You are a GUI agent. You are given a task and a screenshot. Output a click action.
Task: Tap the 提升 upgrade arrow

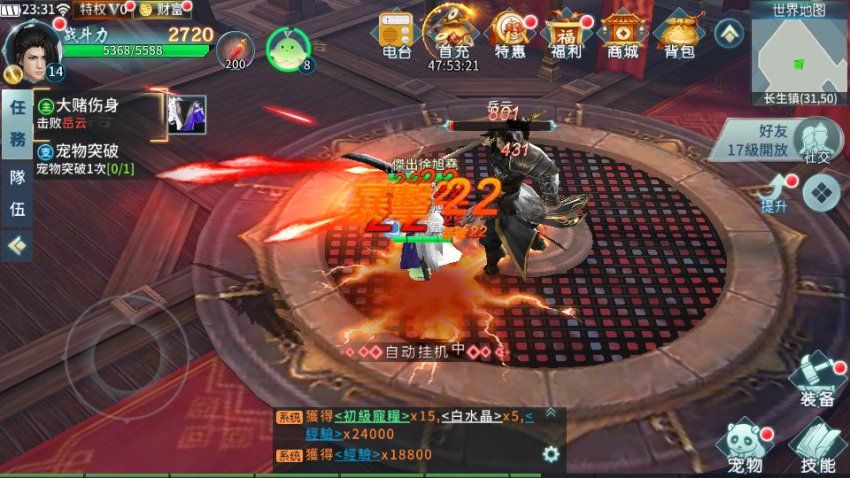tap(777, 191)
